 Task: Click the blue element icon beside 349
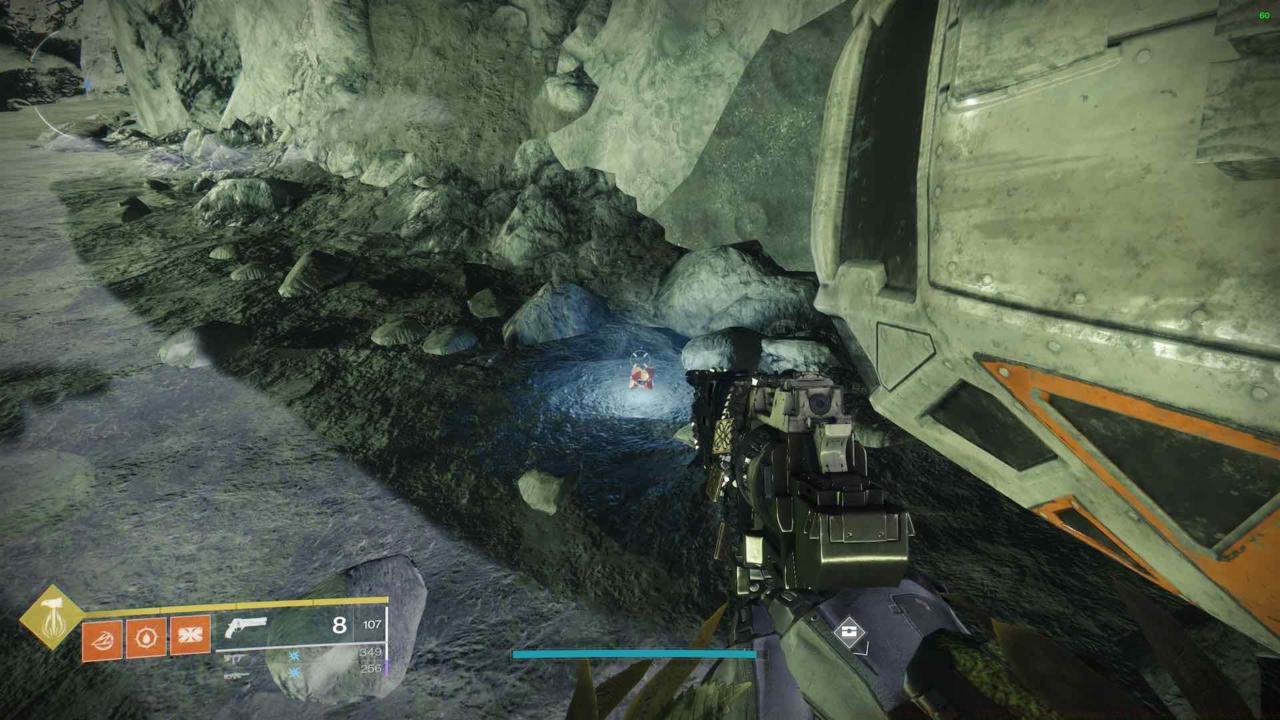(295, 654)
